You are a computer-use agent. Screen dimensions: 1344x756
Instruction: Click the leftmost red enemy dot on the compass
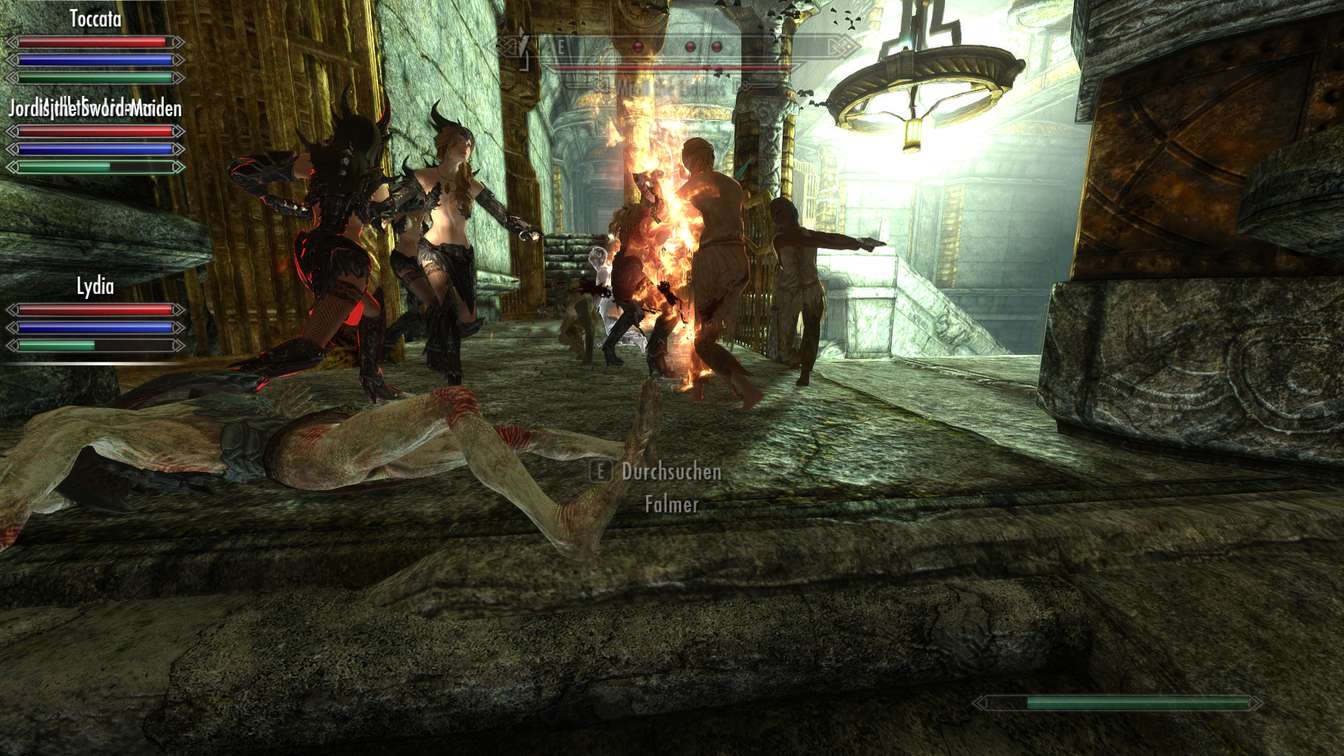click(x=636, y=47)
